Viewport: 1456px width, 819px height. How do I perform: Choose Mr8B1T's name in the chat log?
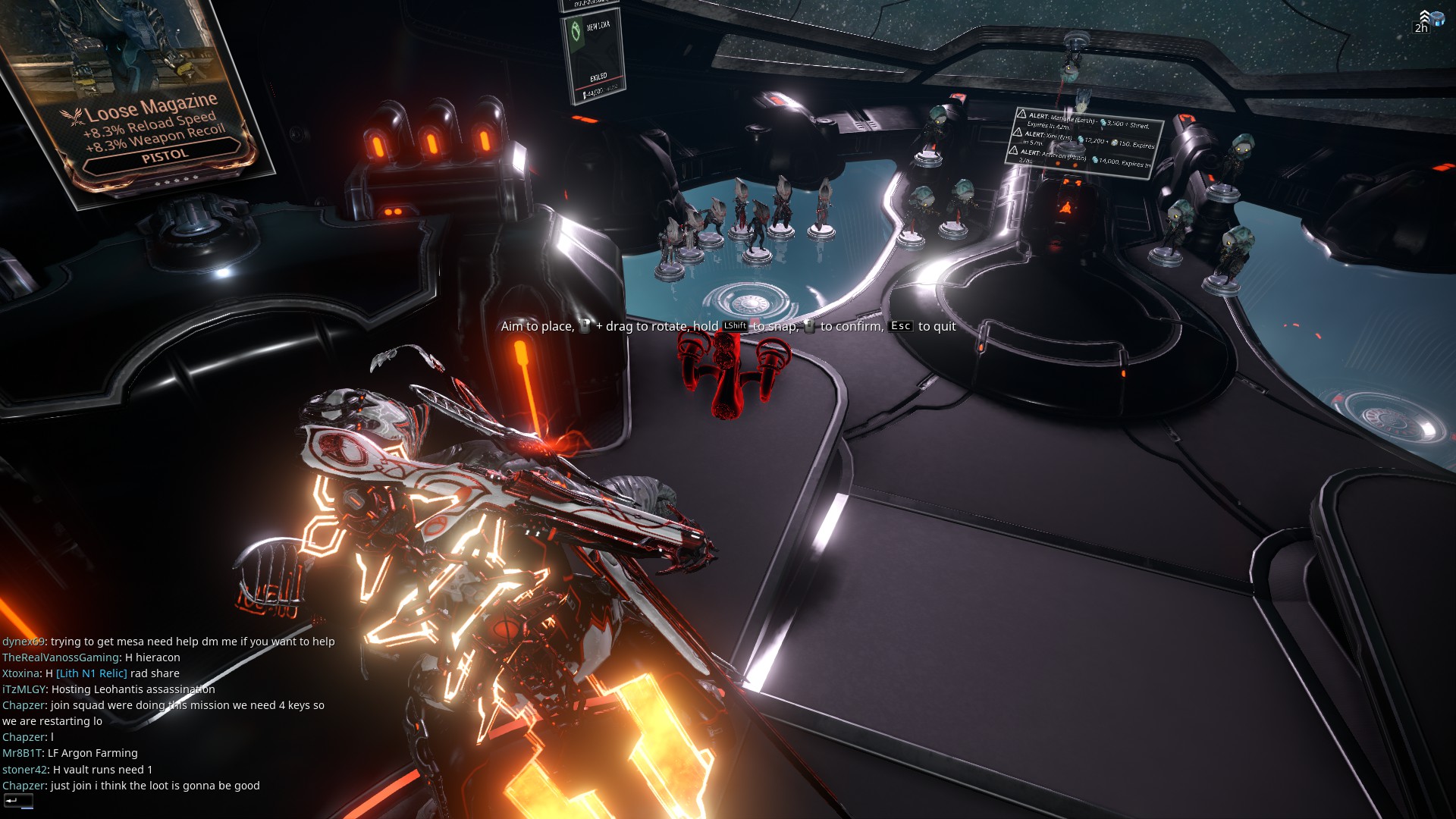[x=22, y=753]
